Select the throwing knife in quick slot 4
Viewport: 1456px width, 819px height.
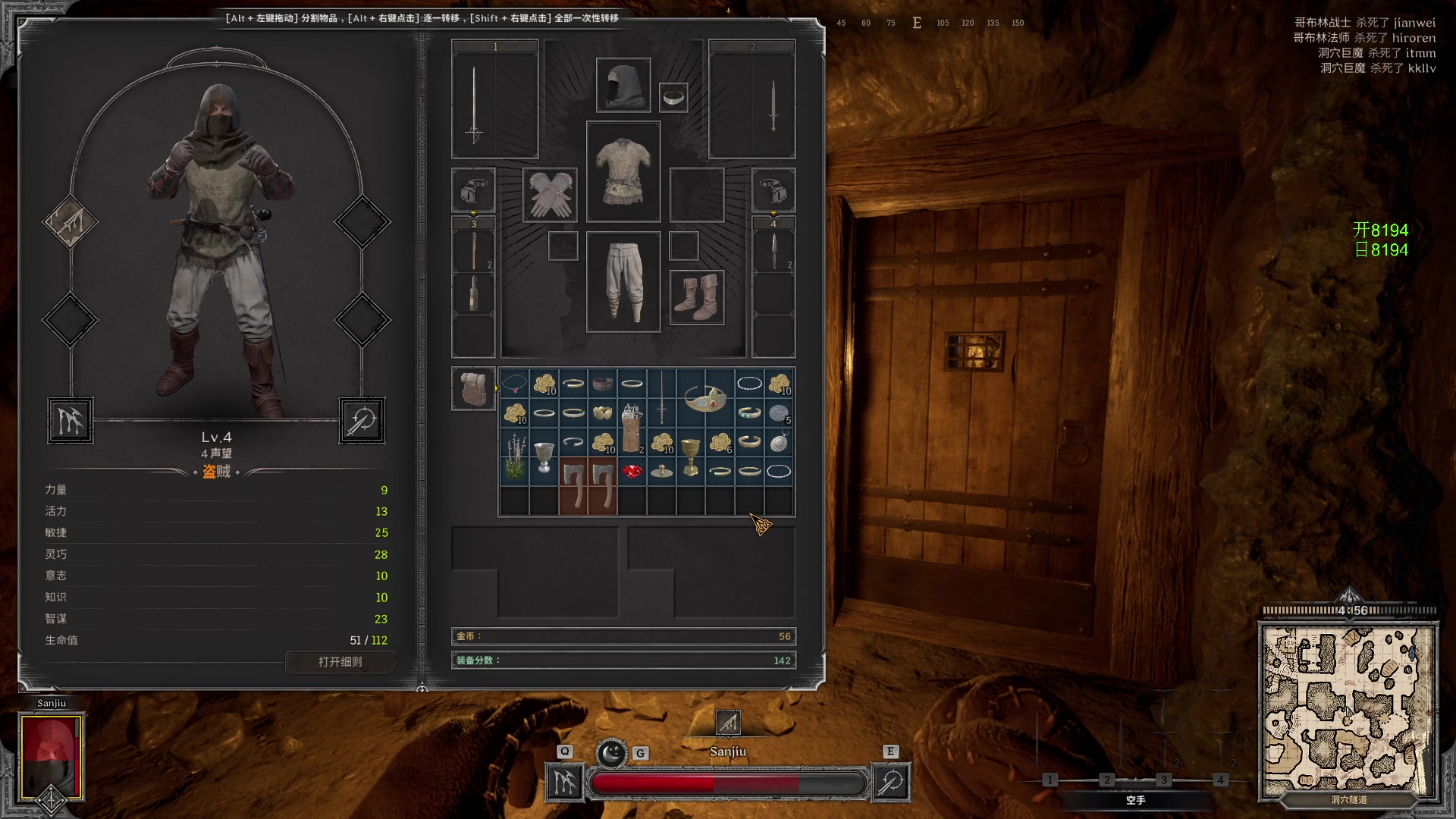(x=773, y=252)
